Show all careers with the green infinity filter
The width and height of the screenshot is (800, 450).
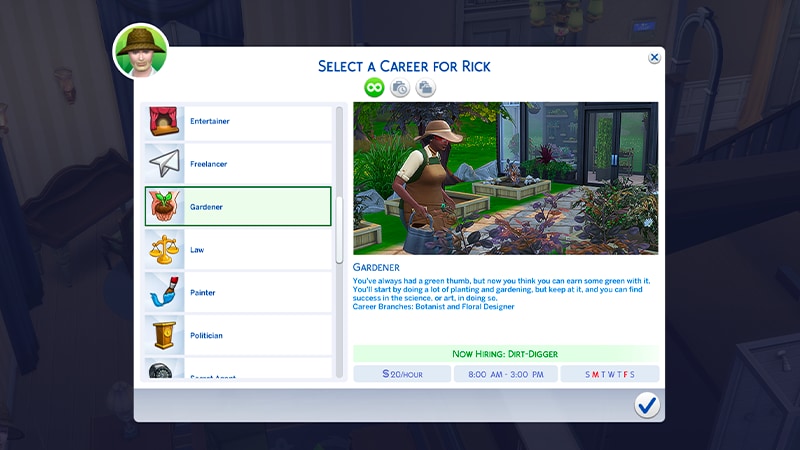[x=374, y=88]
